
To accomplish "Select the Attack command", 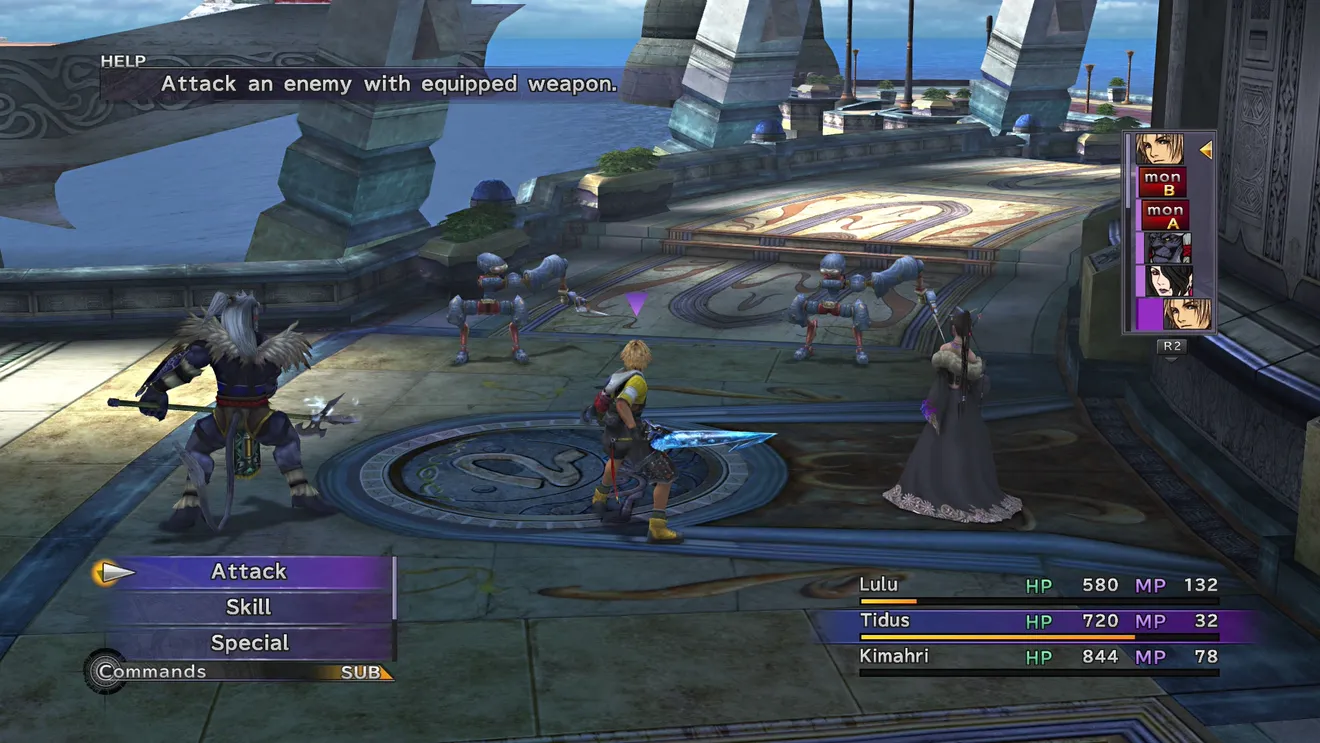I will (249, 572).
